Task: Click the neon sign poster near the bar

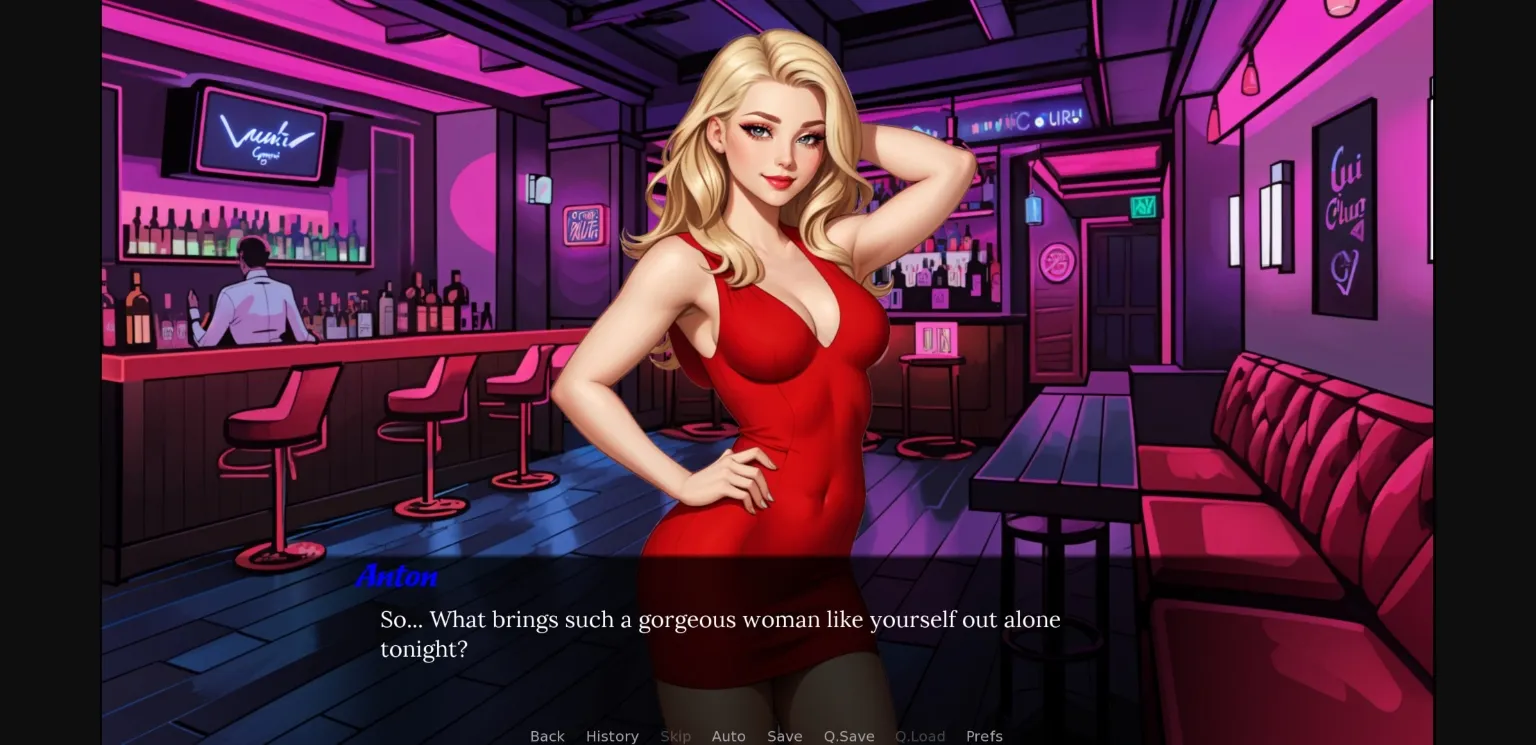Action: click(581, 227)
